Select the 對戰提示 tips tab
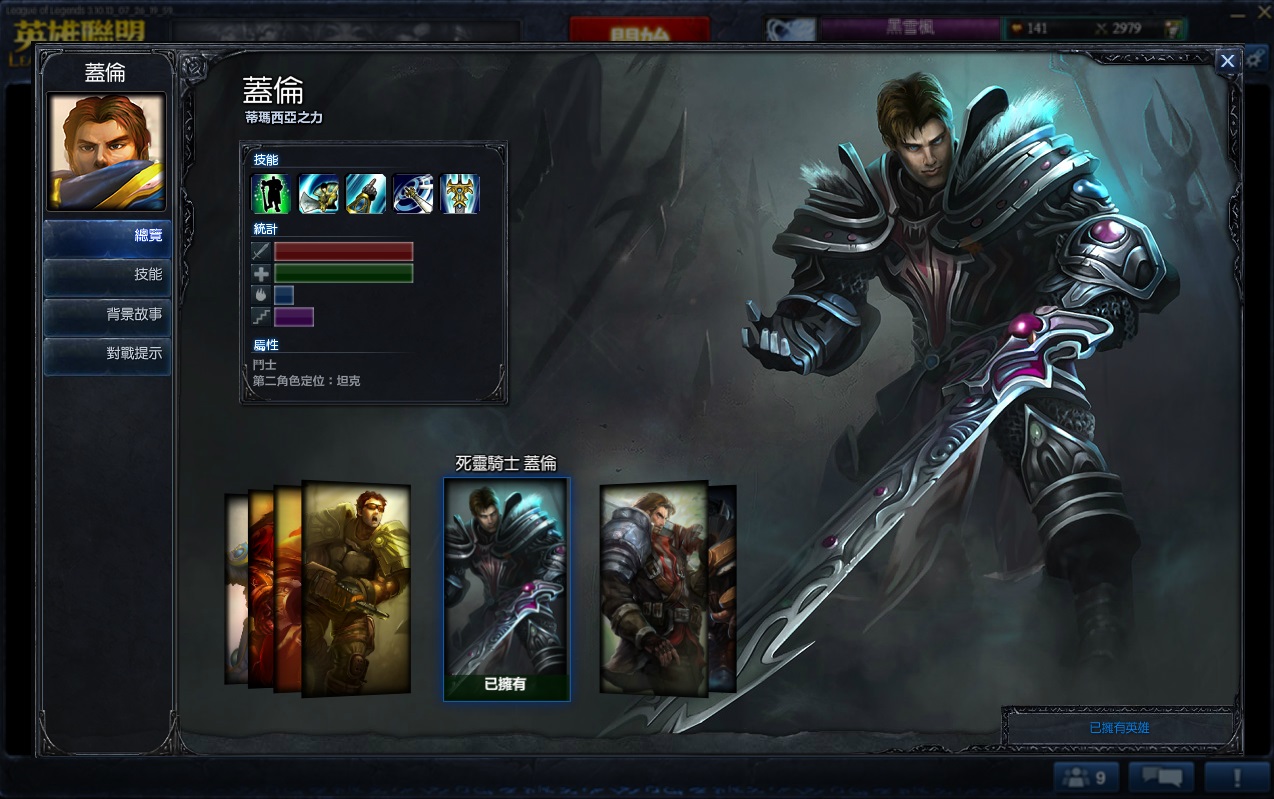The image size is (1274, 799). pos(107,354)
